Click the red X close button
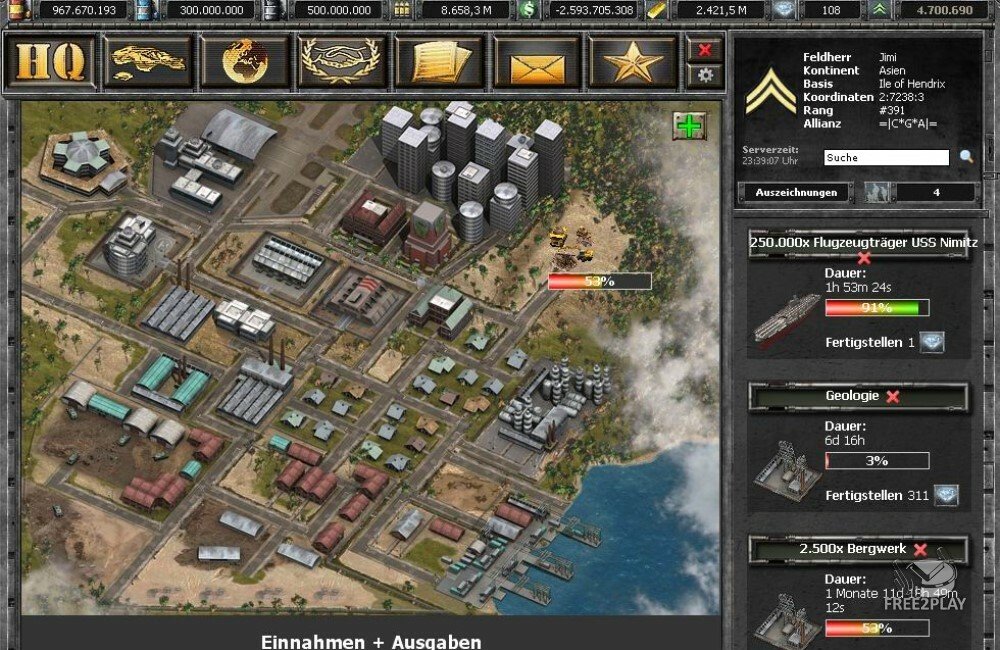 (705, 49)
